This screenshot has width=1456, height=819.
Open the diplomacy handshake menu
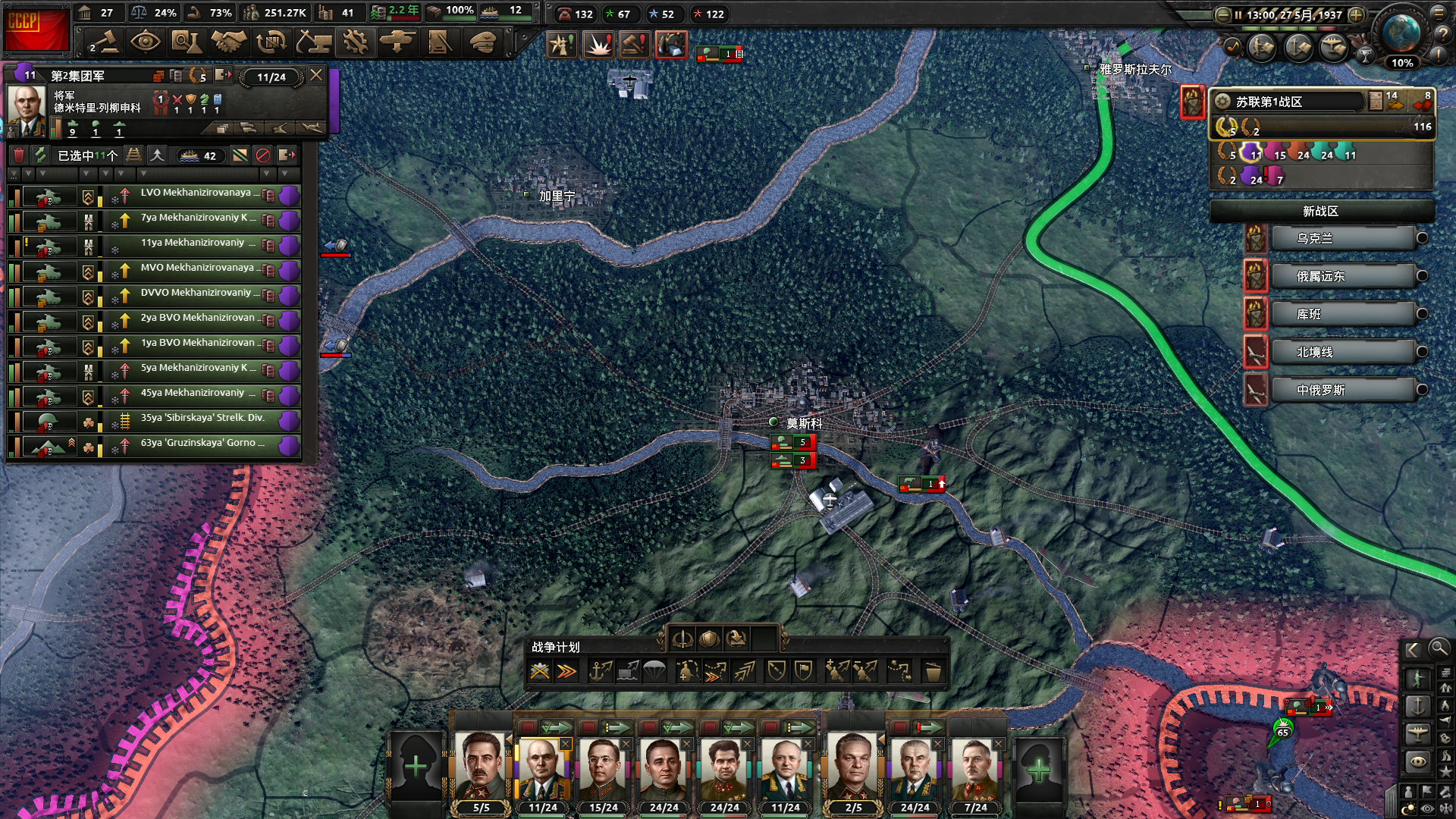tap(228, 42)
